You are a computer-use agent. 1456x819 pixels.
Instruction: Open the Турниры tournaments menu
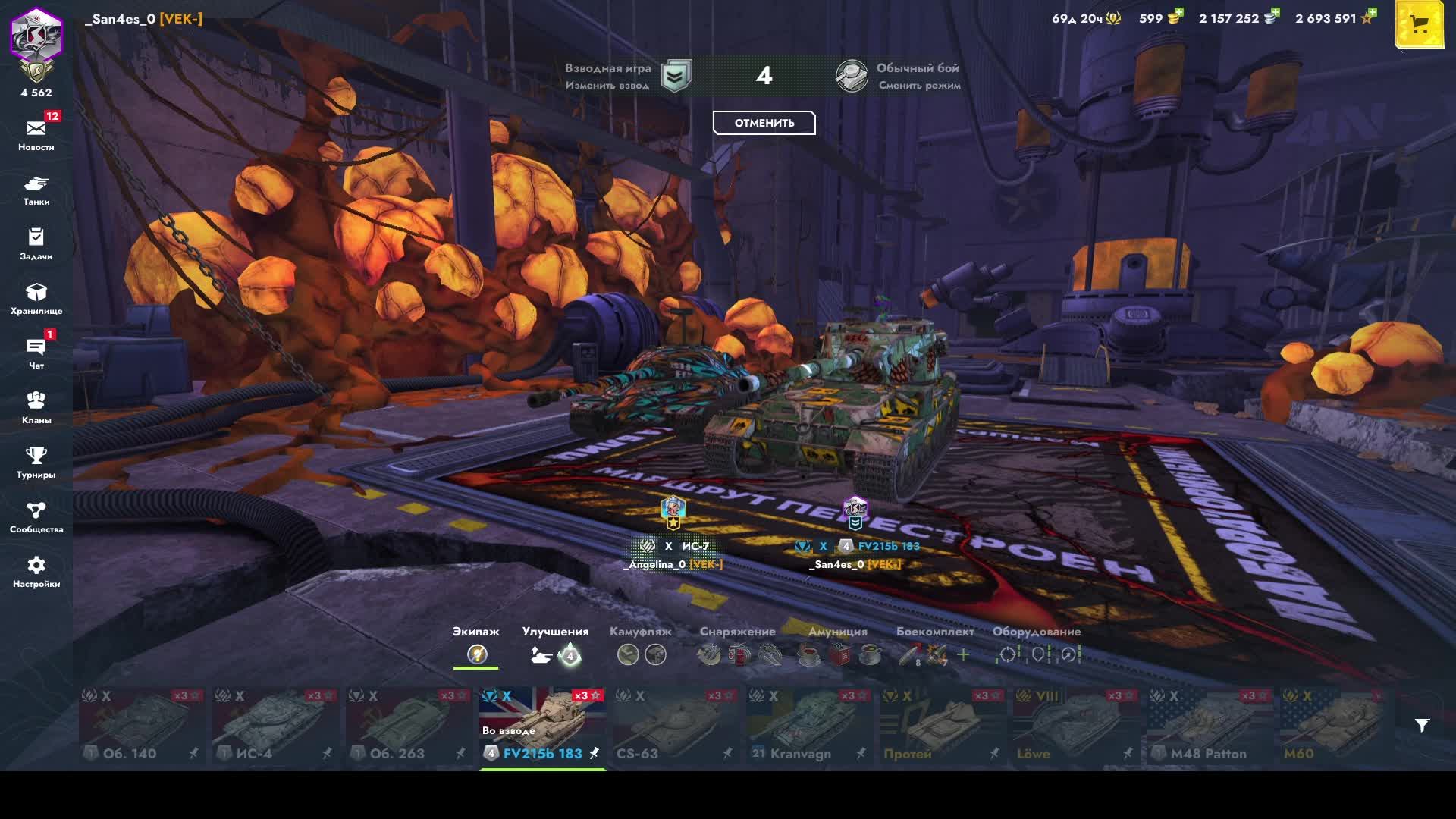point(36,462)
